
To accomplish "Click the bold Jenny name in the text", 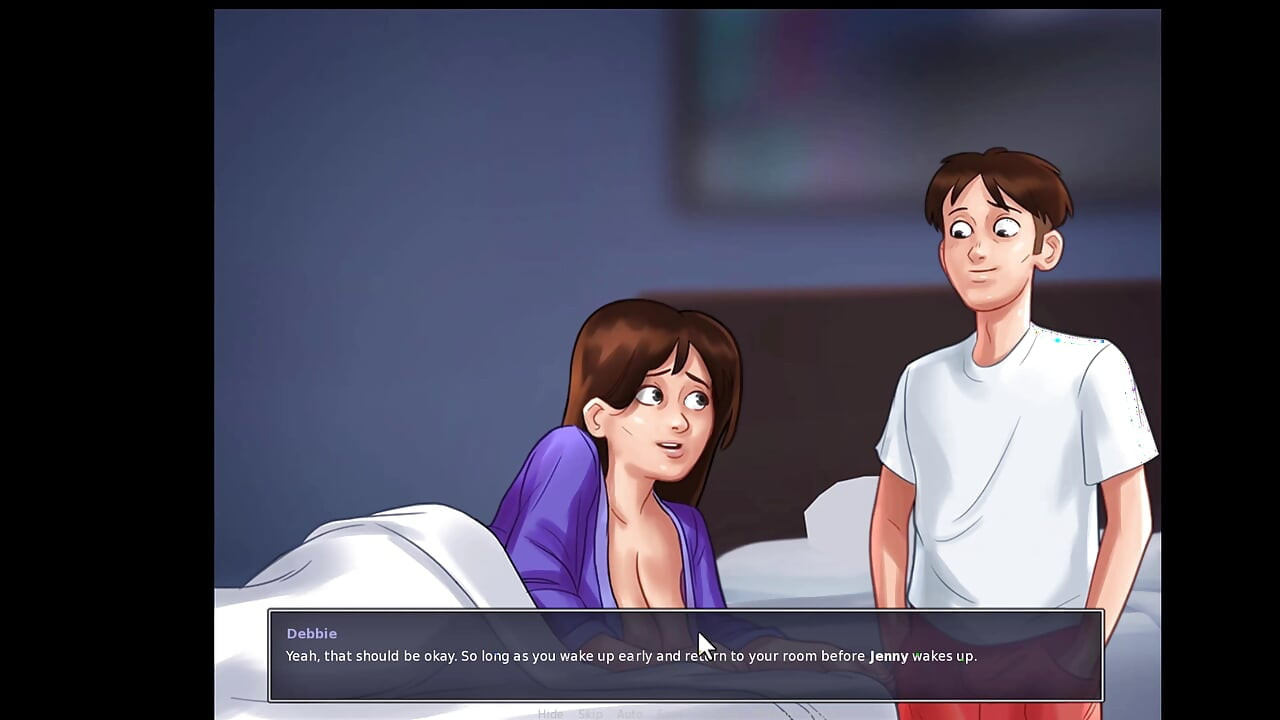I will point(888,656).
